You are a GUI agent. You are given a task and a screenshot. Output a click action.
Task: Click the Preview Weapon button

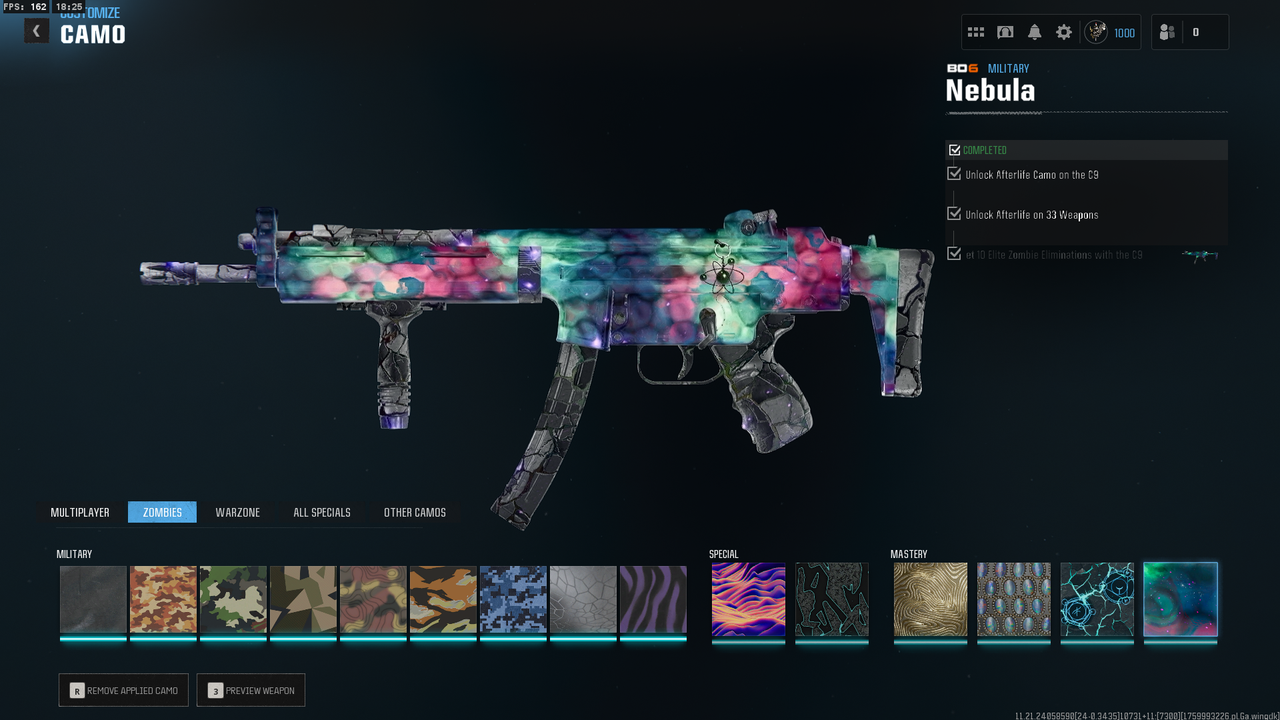251,690
